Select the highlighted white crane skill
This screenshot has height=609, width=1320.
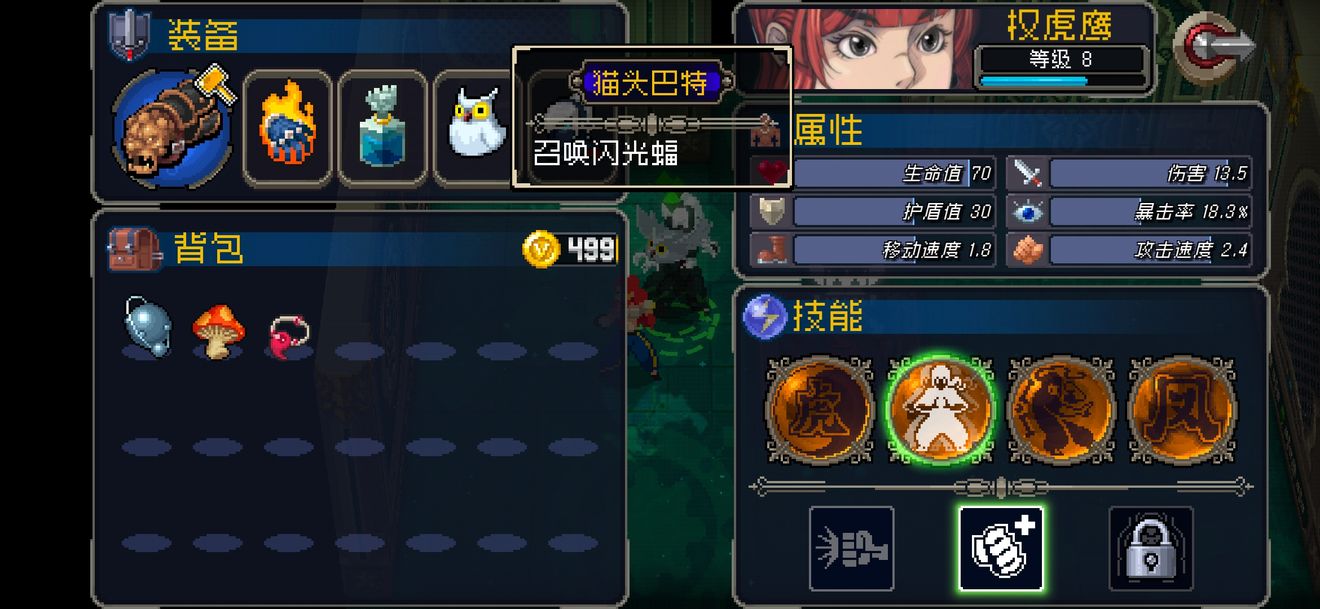point(940,411)
